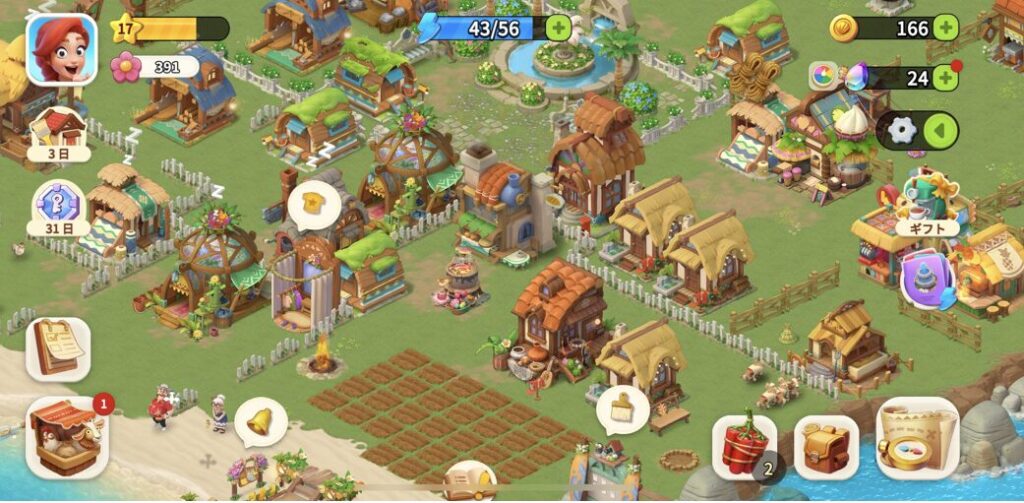Image resolution: width=1024 pixels, height=503 pixels.
Task: Open the market stall with notification
Action: click(67, 437)
